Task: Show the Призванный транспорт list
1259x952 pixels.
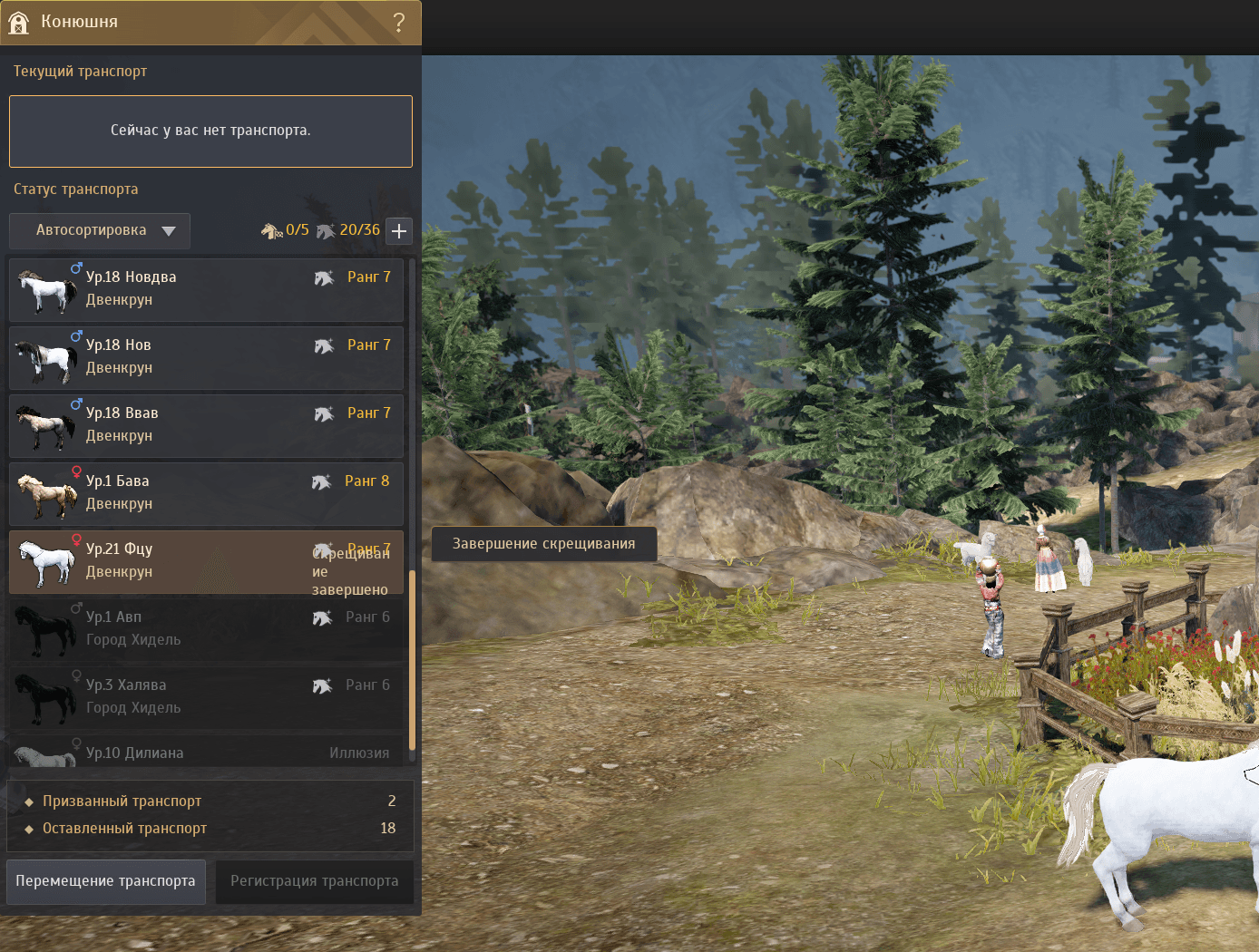Action: (122, 801)
